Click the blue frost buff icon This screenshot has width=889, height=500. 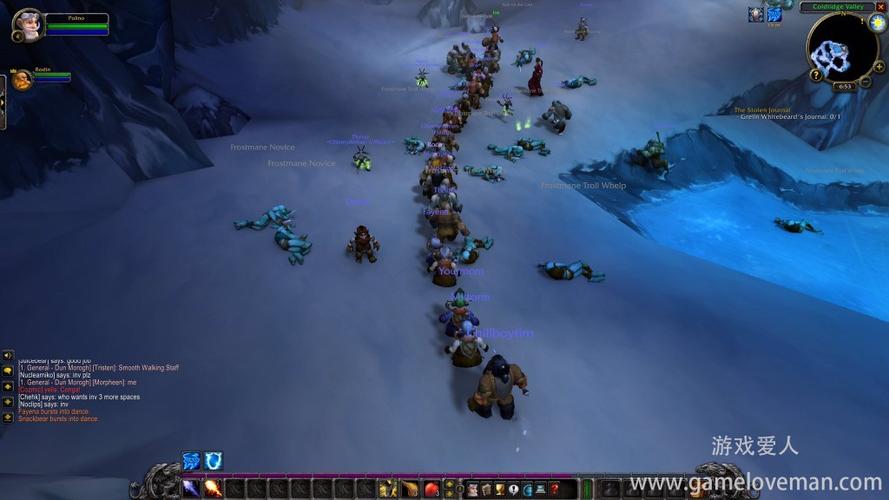click(774, 14)
